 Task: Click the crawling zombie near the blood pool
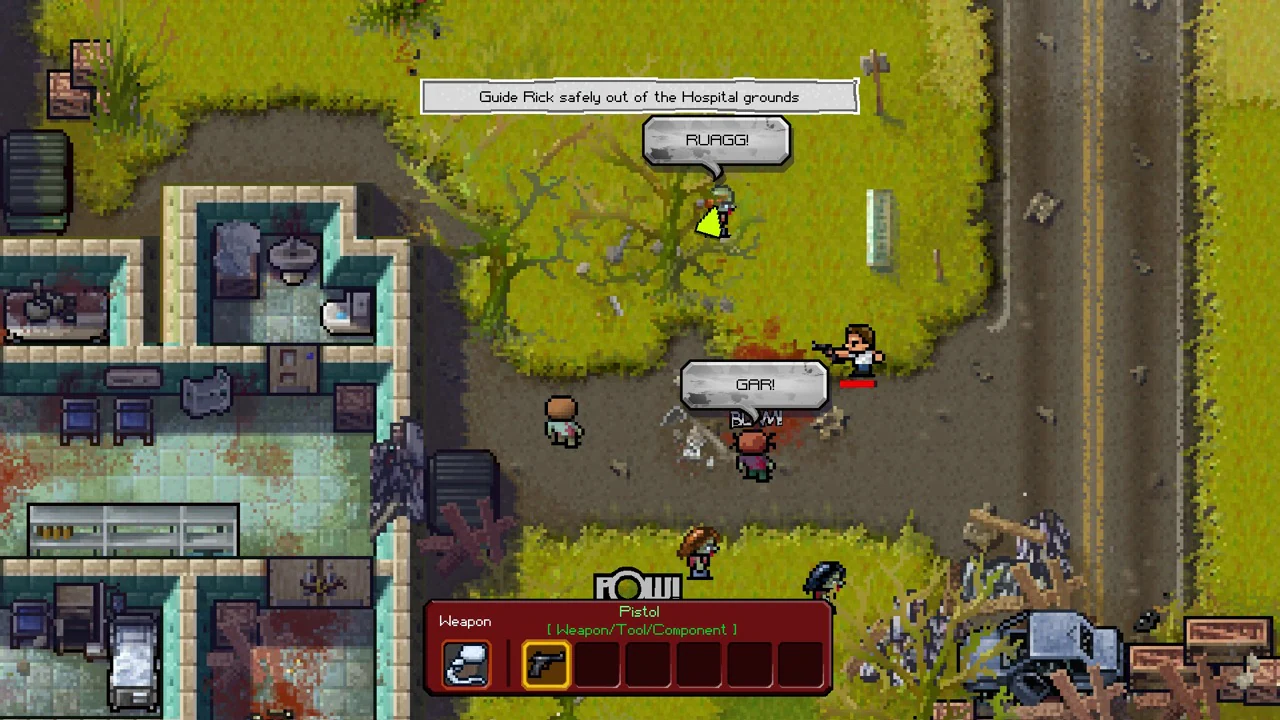(755, 455)
